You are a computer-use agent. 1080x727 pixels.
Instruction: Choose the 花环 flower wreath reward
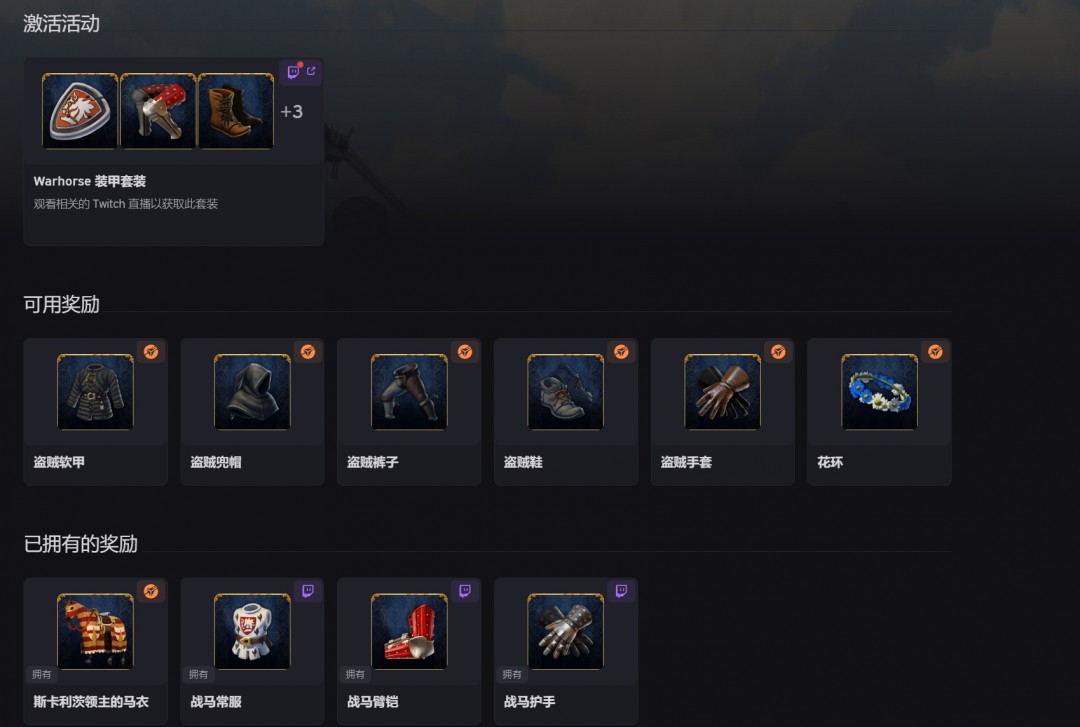pos(879,411)
